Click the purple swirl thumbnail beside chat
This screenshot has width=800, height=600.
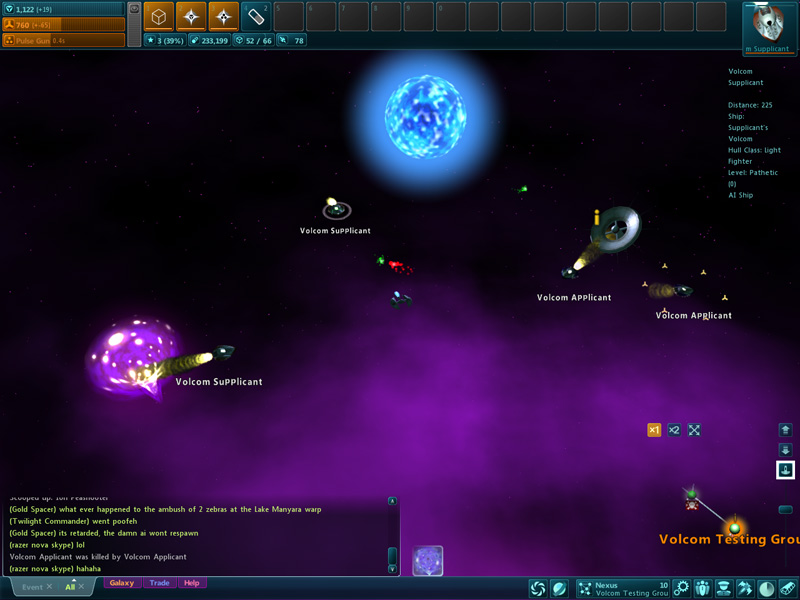[x=428, y=560]
